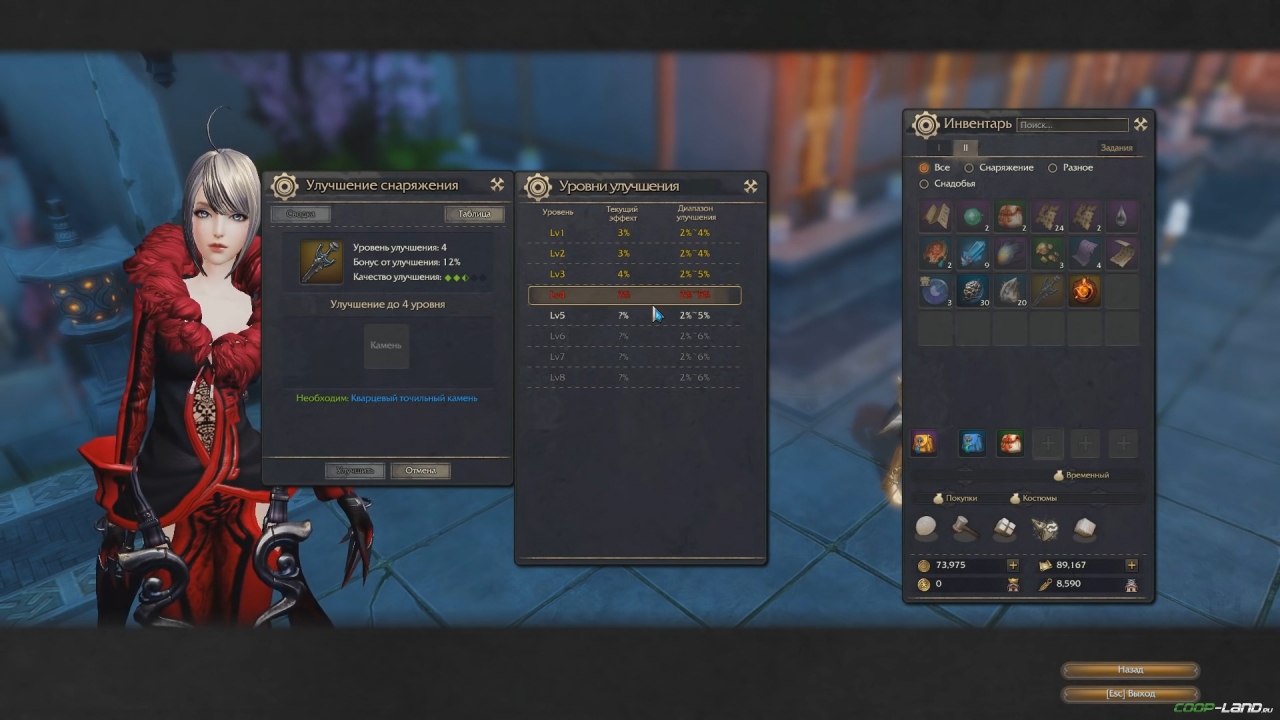
Task: Open the Таблица upgrade table
Action: click(x=474, y=214)
